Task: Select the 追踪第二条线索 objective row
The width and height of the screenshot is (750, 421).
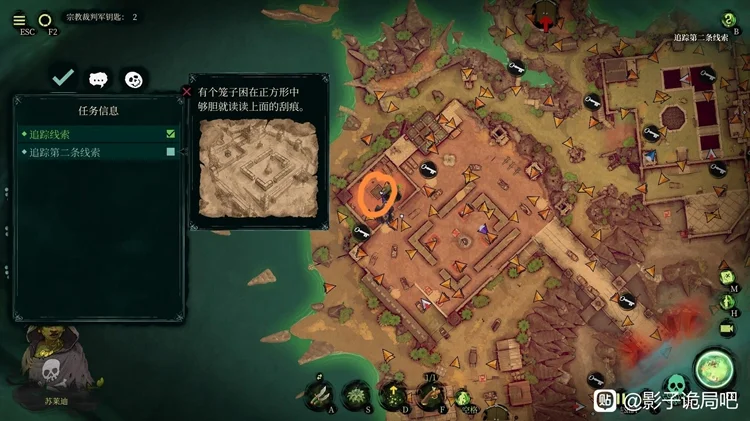Action: 98,152
